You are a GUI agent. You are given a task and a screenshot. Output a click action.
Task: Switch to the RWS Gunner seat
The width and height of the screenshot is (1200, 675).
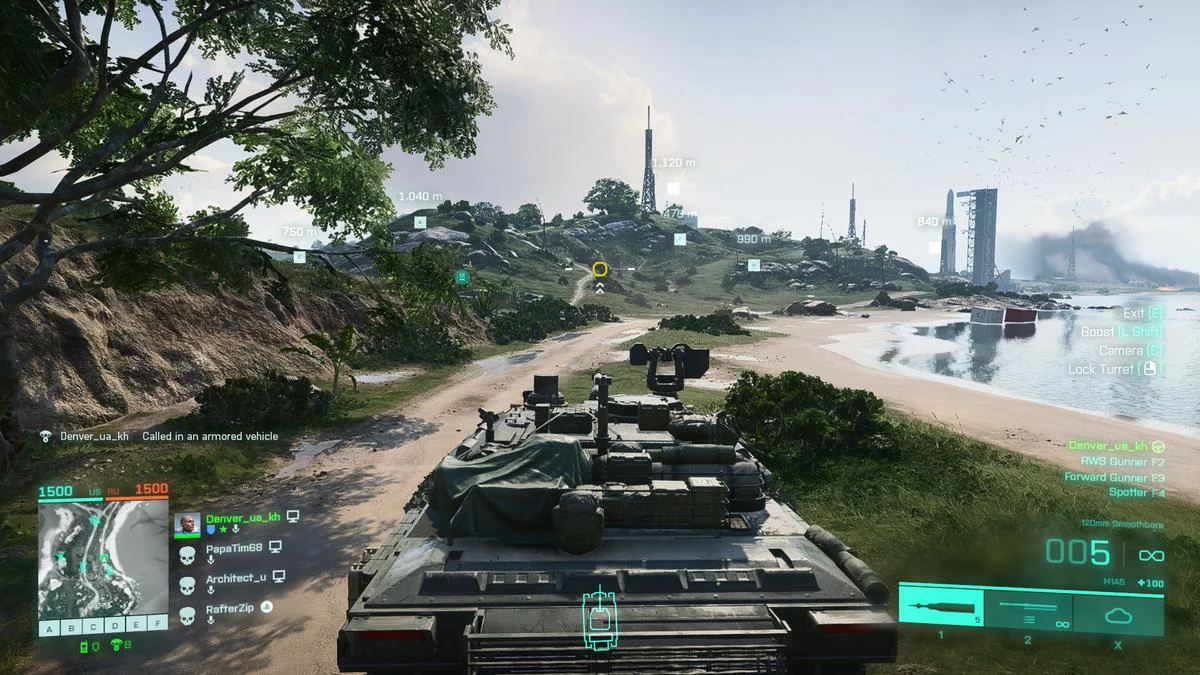tap(1122, 462)
